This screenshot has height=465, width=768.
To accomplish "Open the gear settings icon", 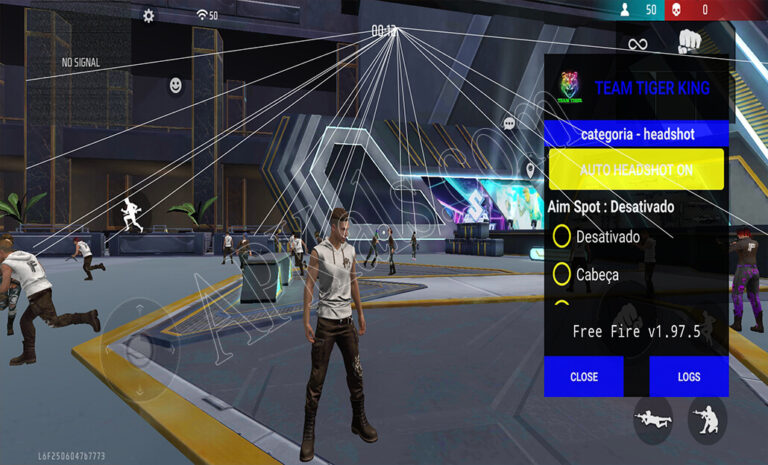I will coord(149,16).
